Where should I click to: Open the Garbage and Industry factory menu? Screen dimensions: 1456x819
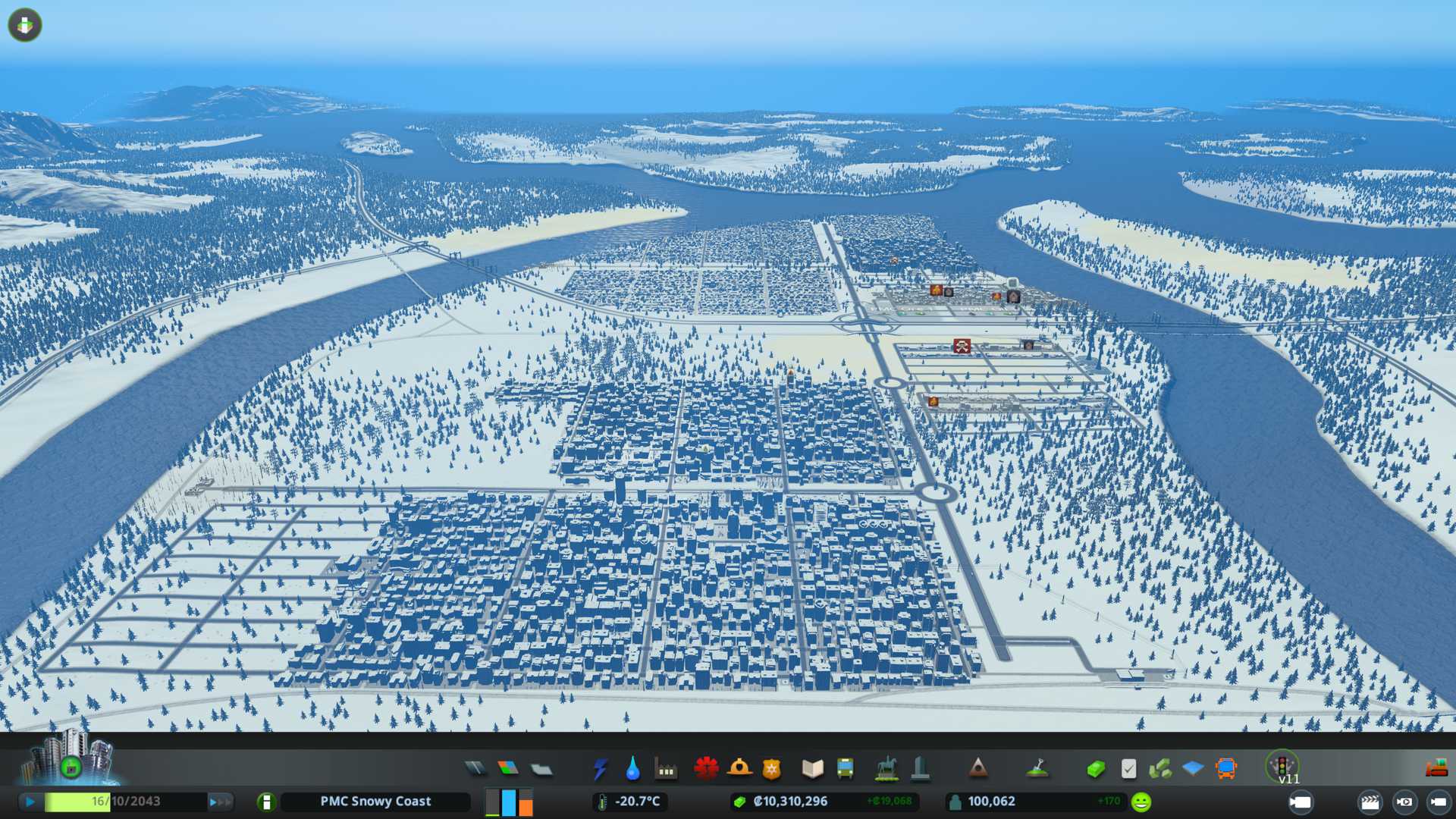click(666, 769)
